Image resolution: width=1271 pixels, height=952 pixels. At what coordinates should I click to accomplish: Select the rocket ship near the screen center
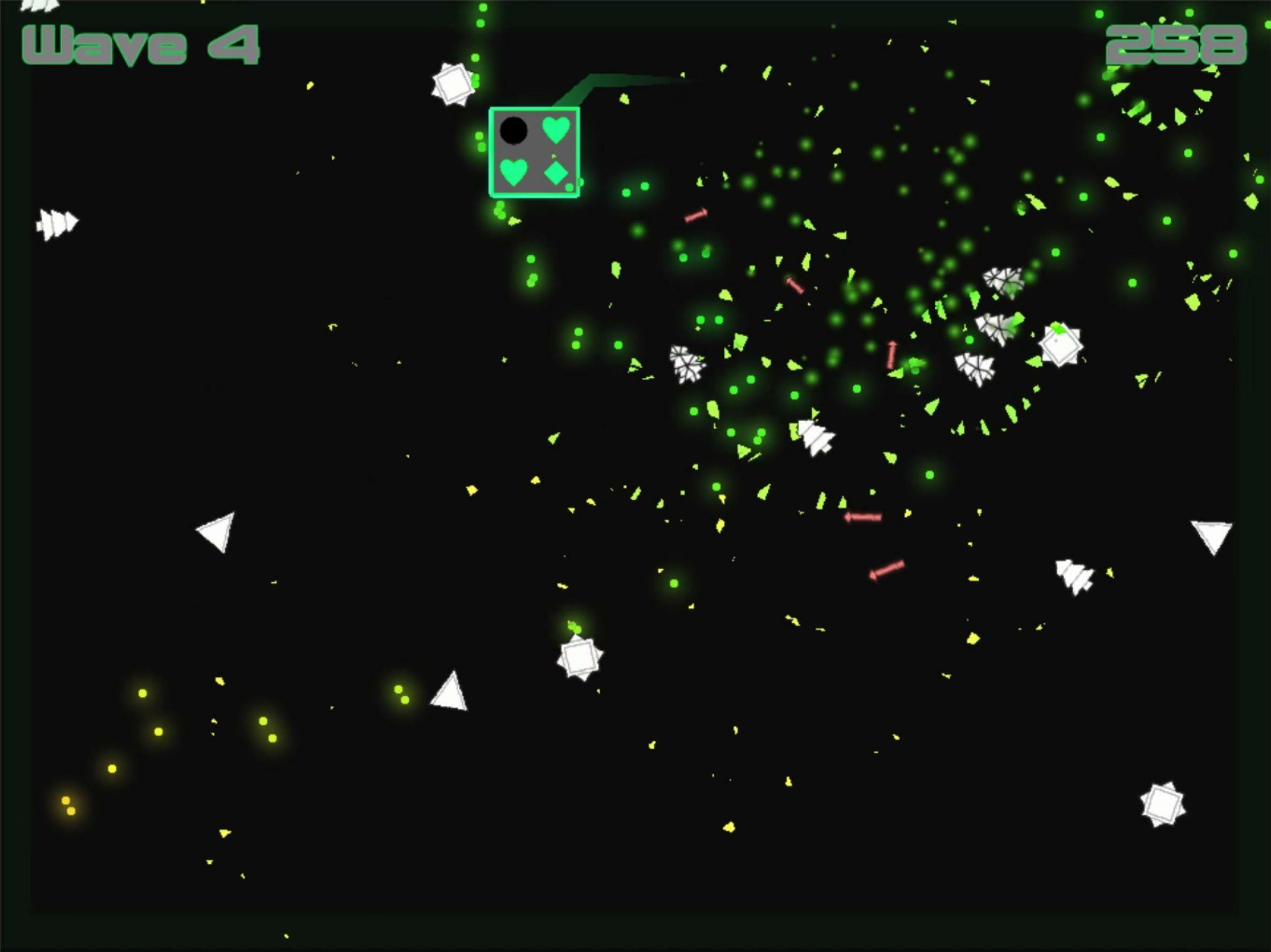pyautogui.click(x=816, y=440)
